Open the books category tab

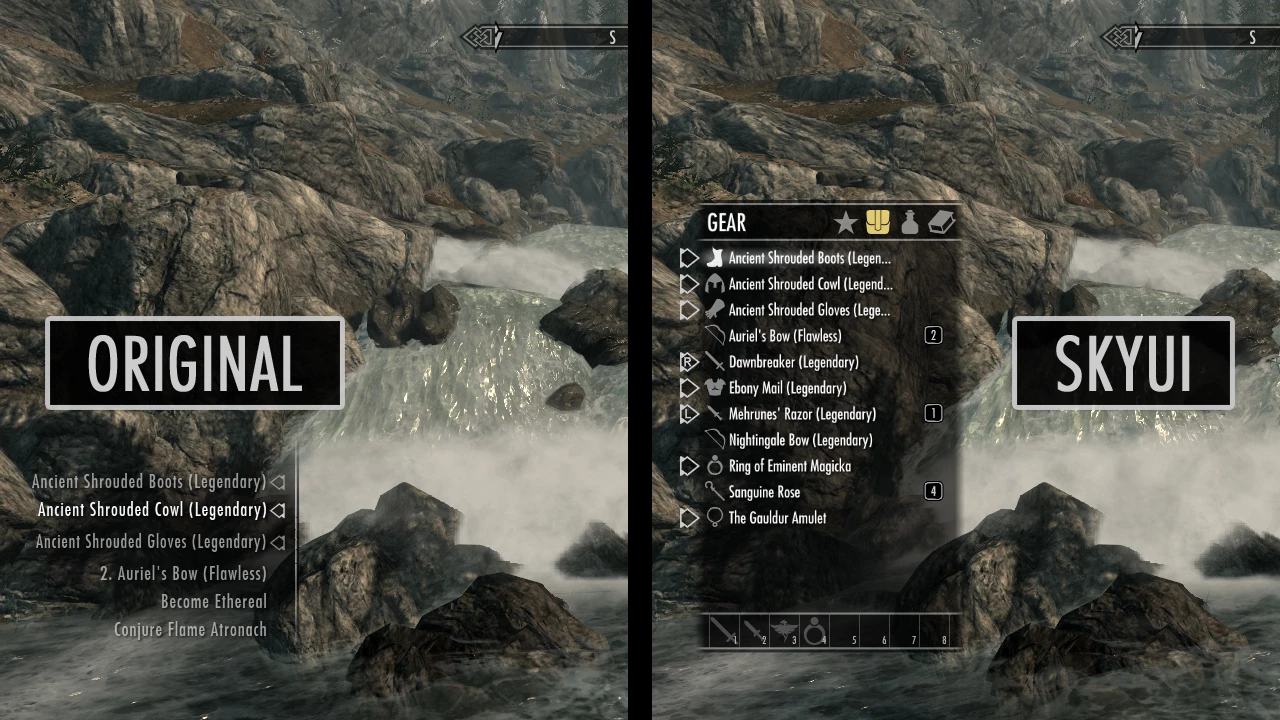(x=941, y=222)
